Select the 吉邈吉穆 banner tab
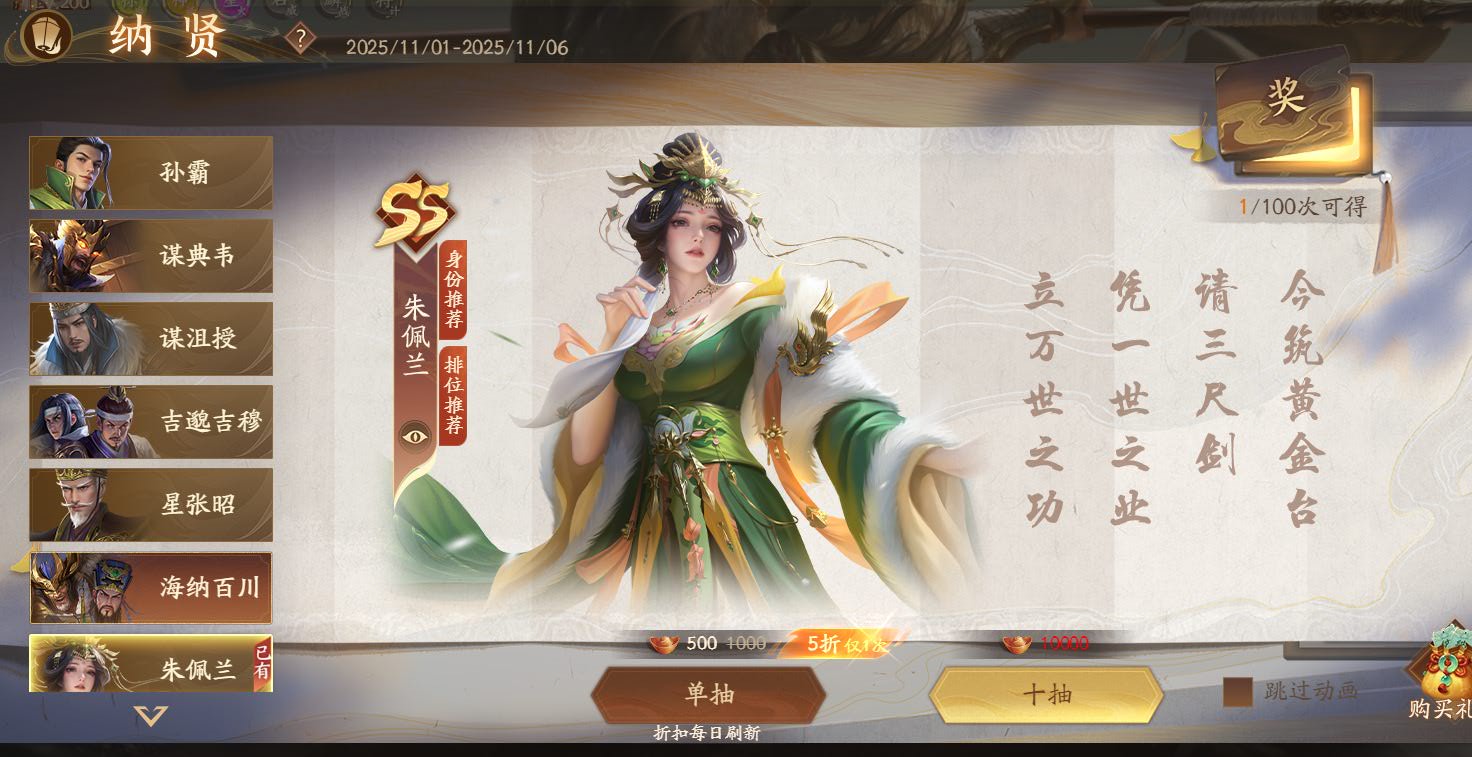Screen dimensions: 1472x757 (151, 422)
